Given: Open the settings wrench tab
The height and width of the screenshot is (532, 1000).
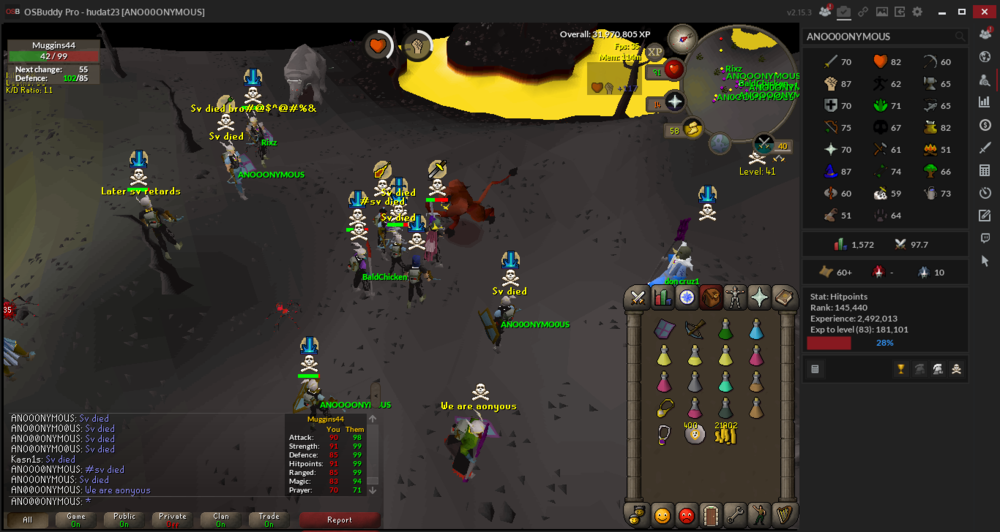Looking at the screenshot, I should 736,515.
